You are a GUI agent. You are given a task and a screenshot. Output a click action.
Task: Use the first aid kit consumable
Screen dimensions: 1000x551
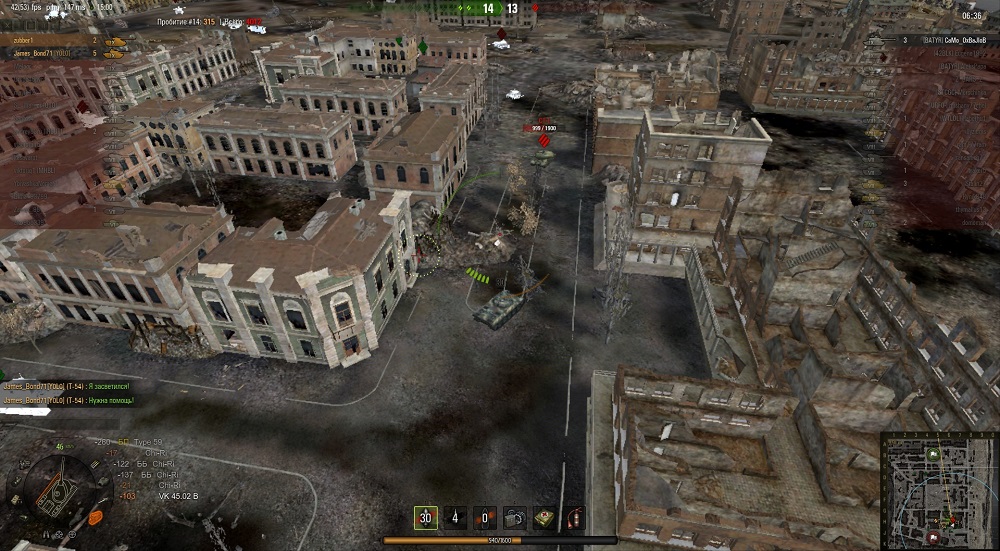tap(545, 517)
